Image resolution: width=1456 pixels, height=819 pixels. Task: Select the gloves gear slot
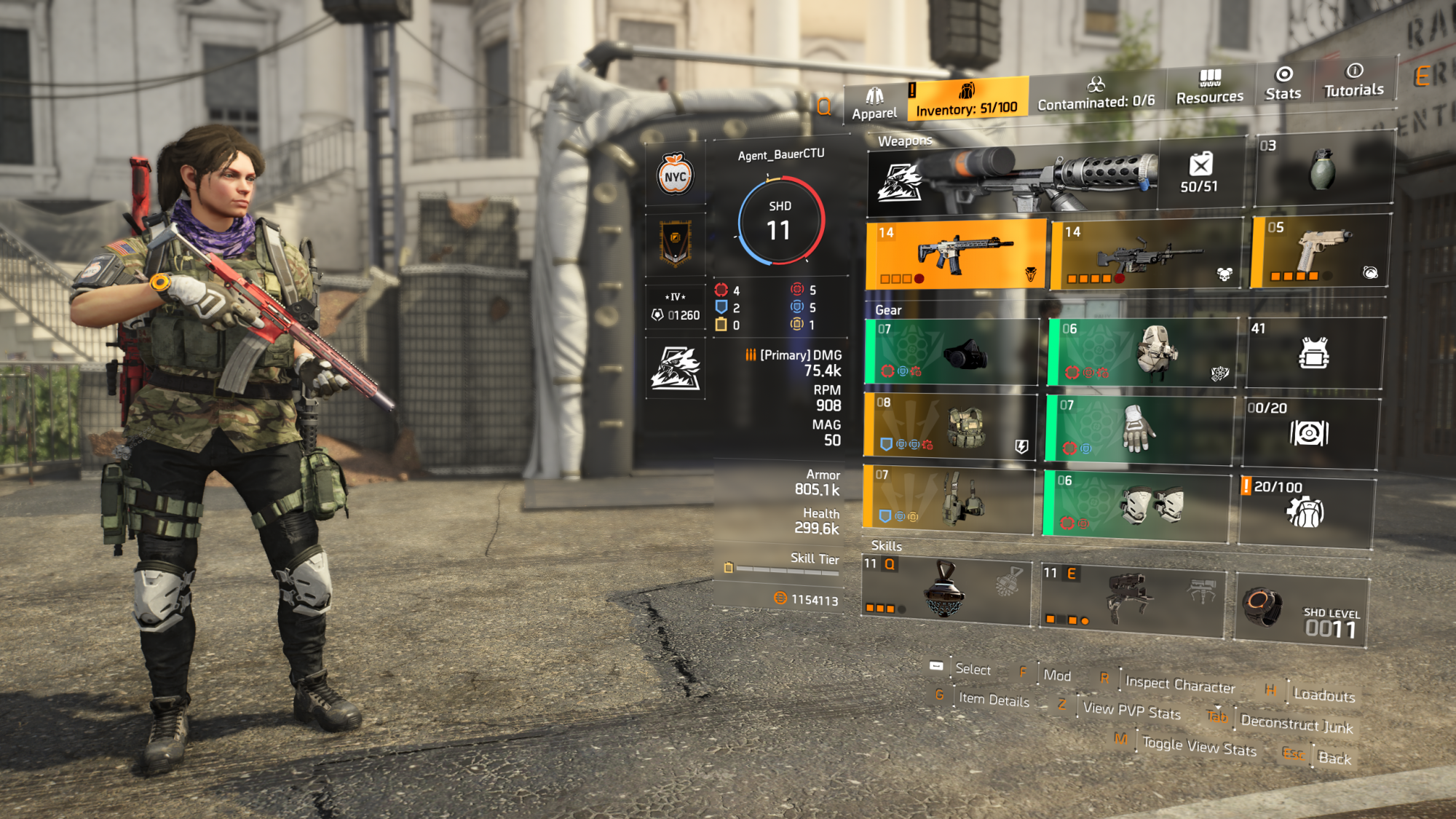pos(1139,430)
